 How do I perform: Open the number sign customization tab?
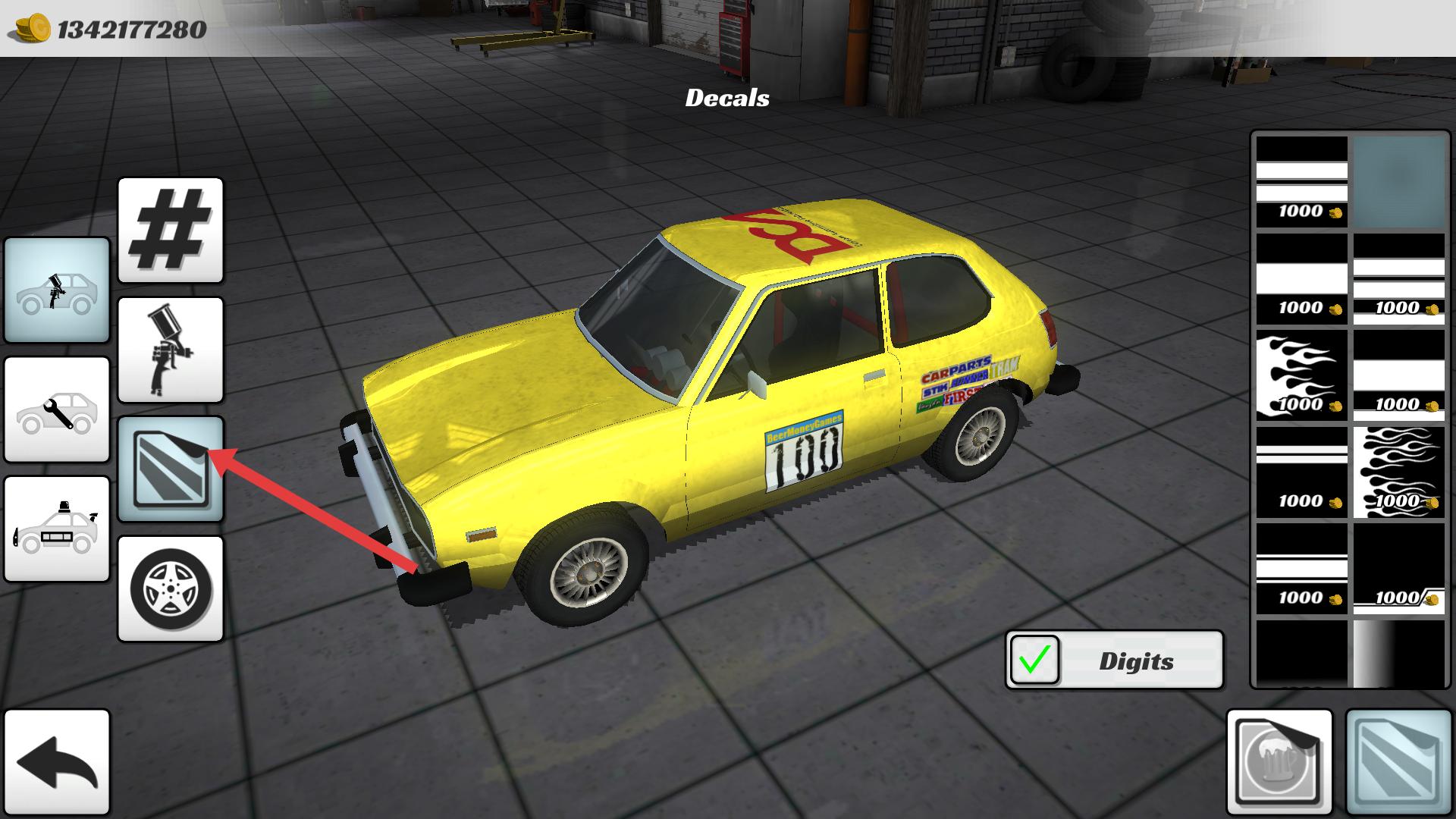click(x=171, y=231)
